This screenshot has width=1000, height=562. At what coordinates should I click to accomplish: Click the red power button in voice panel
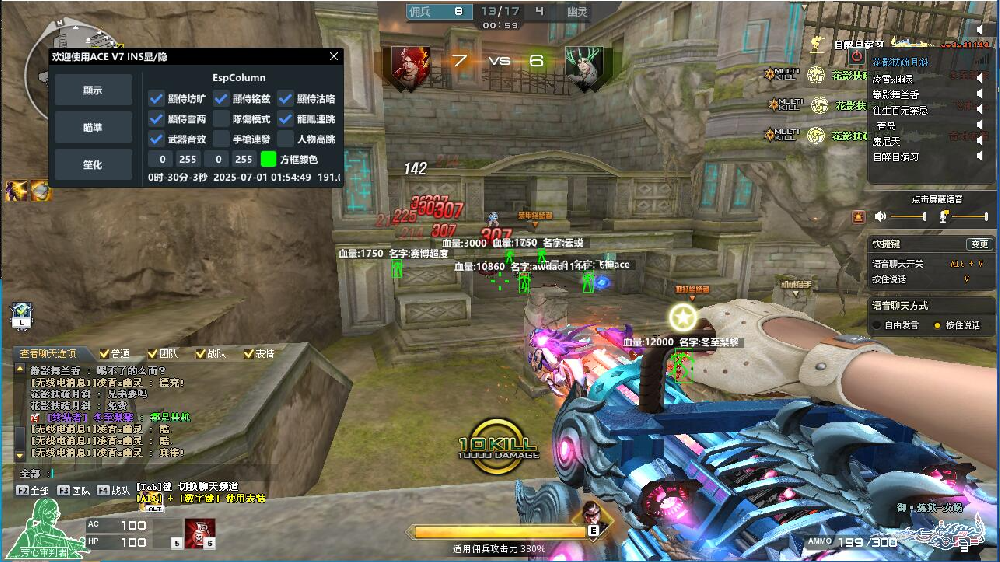click(858, 216)
